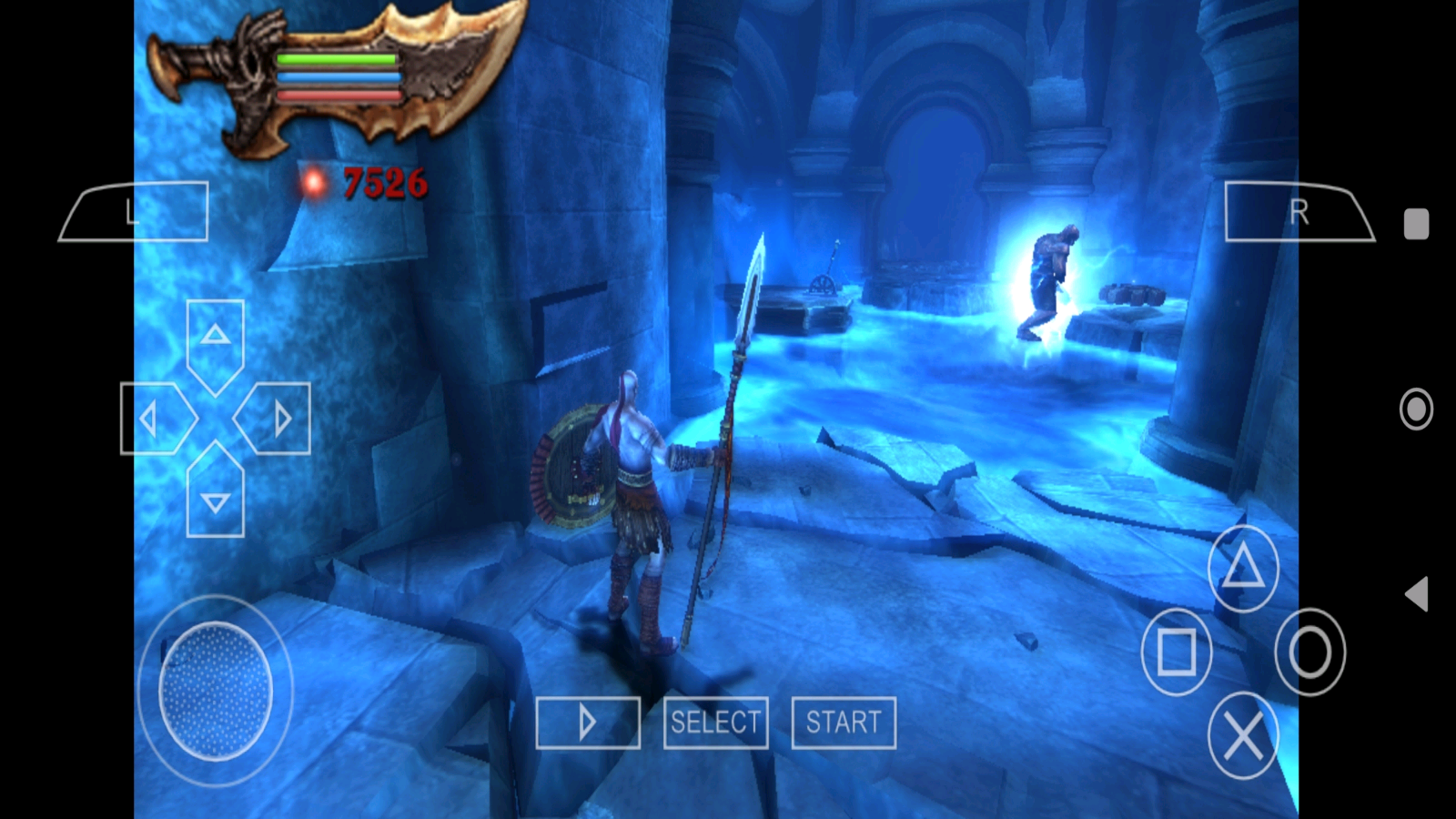Tap the START button
The height and width of the screenshot is (819, 1456).
click(844, 723)
